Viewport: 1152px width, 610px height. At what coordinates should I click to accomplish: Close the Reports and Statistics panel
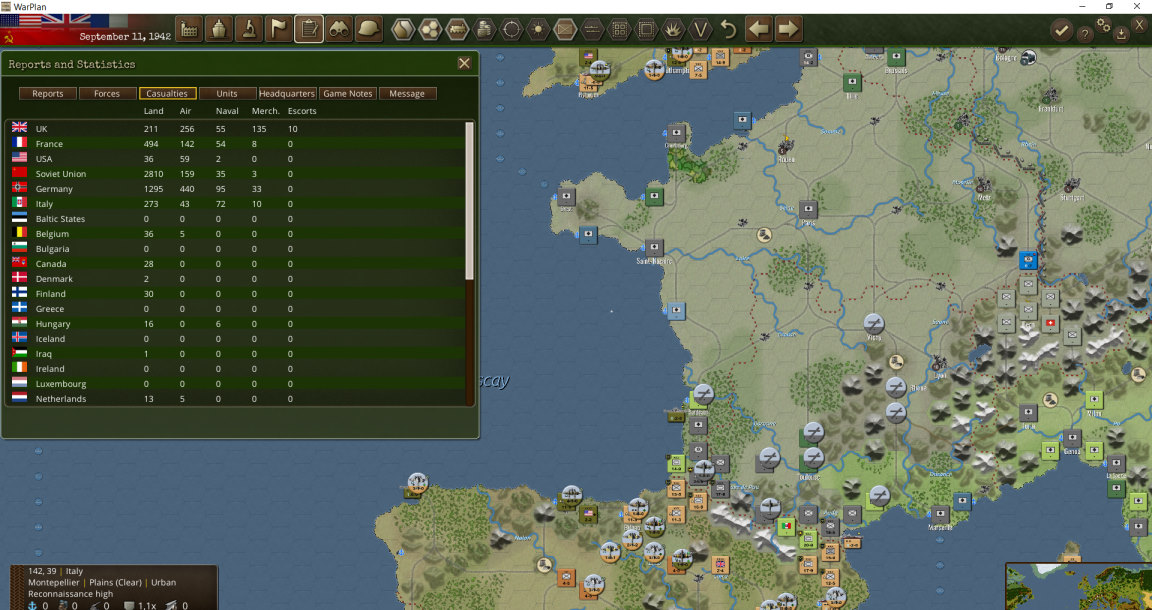tap(464, 63)
